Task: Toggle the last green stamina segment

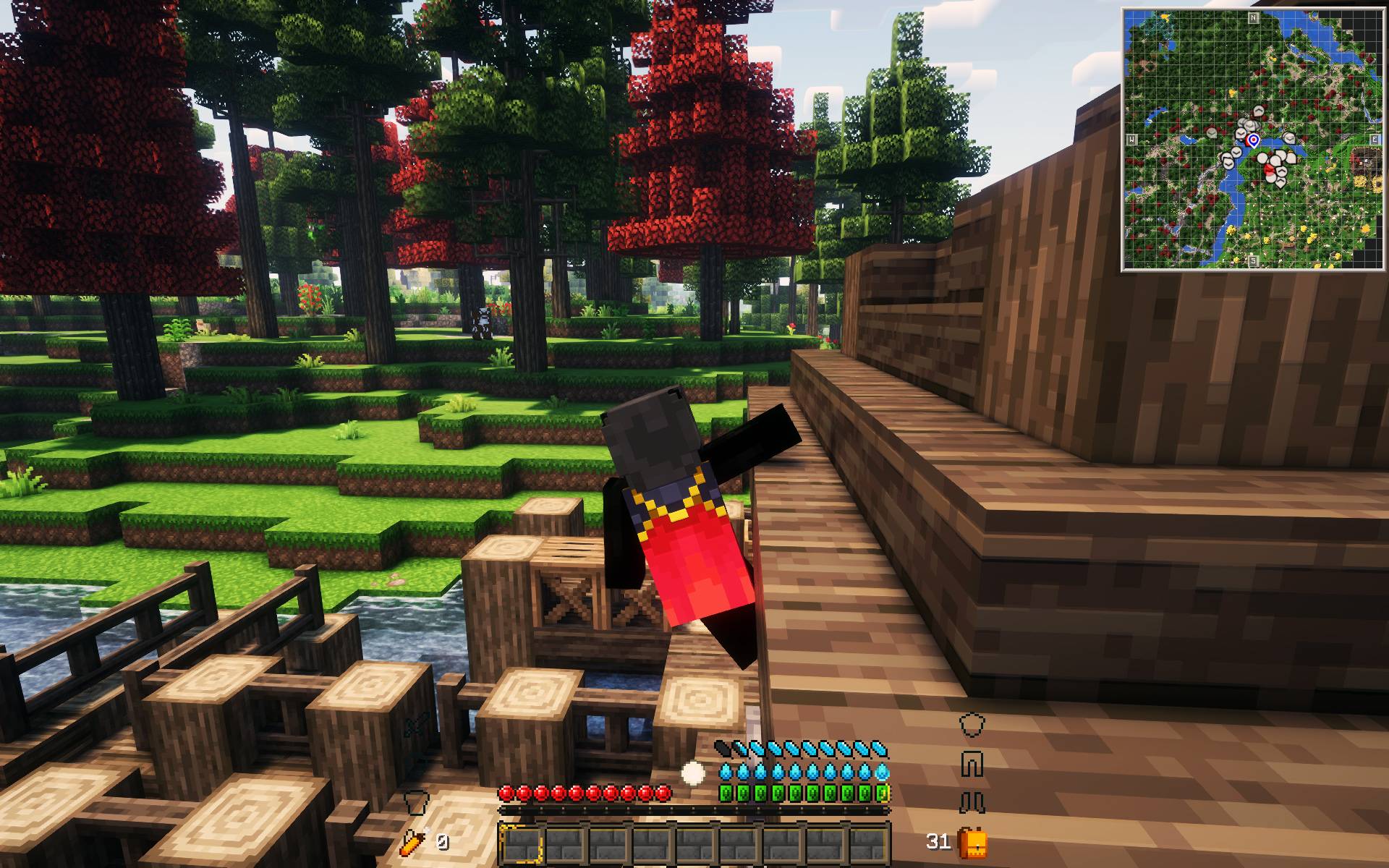Action: (x=883, y=793)
